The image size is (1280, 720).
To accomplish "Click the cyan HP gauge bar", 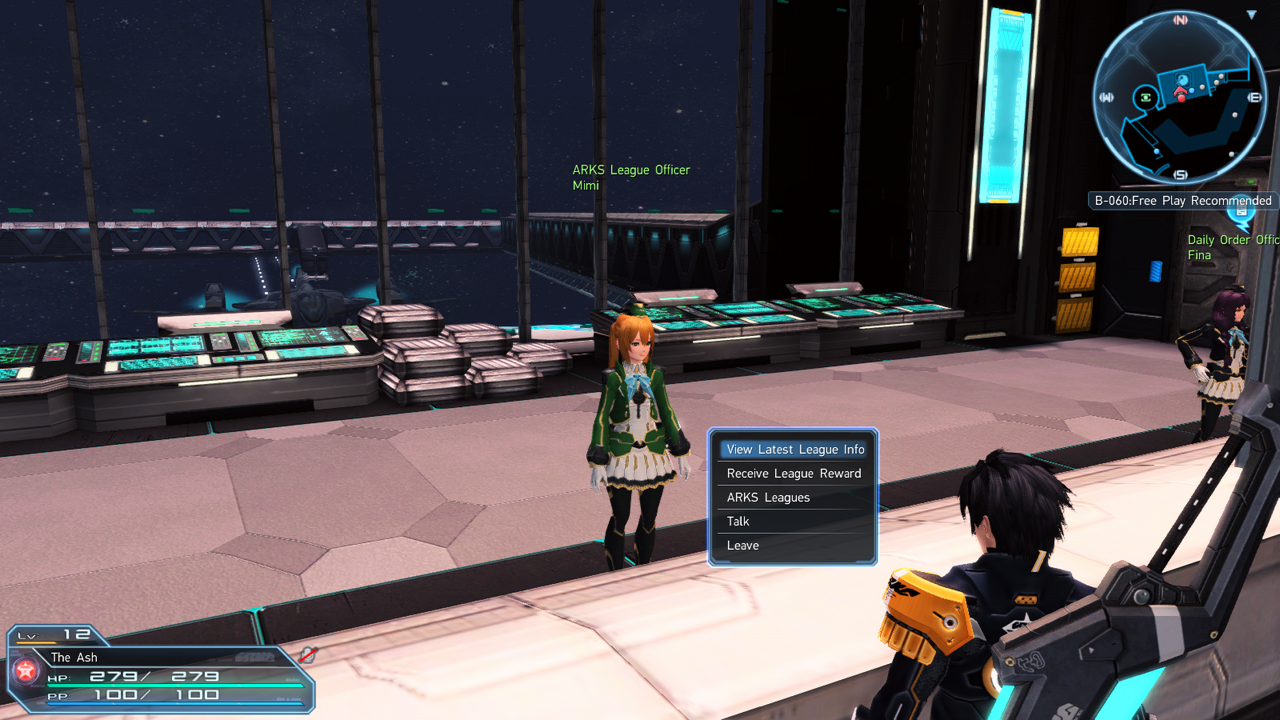I will (175, 685).
